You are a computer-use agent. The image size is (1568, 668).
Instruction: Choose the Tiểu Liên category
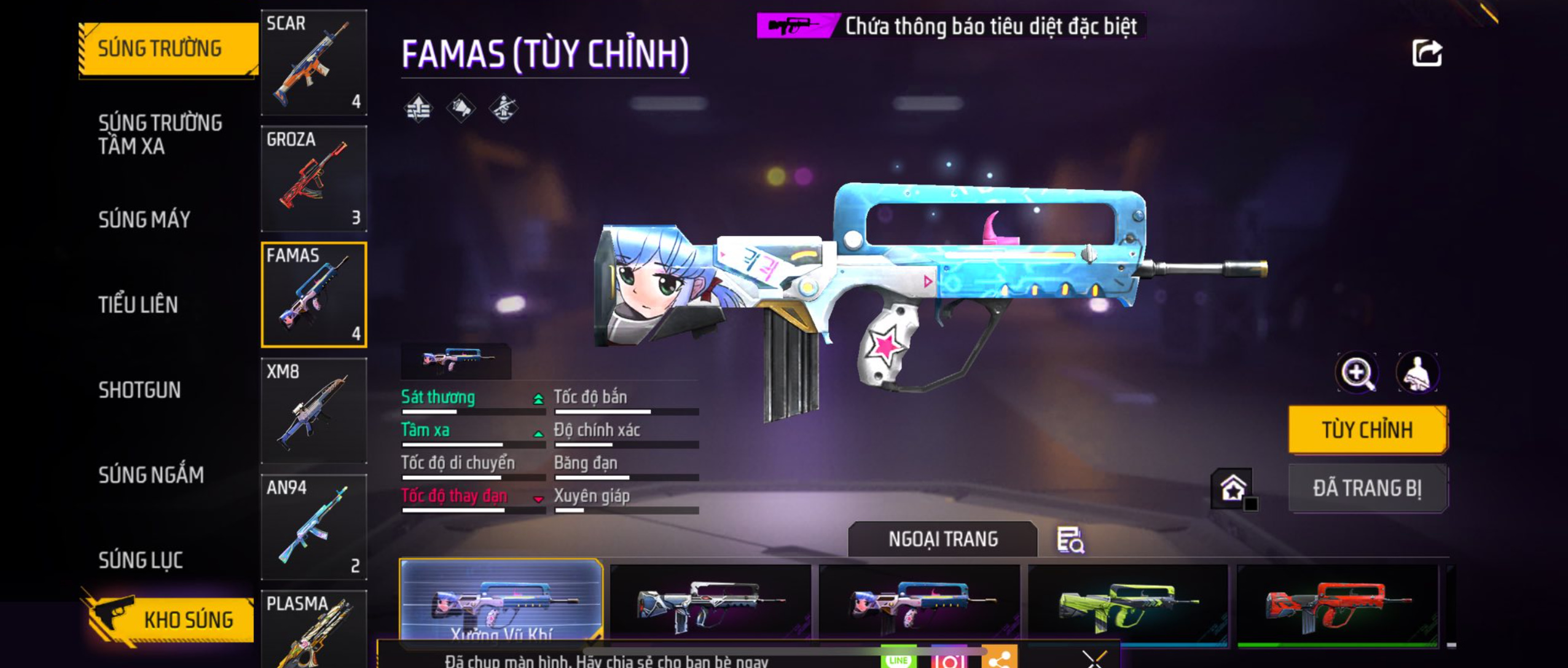tap(138, 305)
